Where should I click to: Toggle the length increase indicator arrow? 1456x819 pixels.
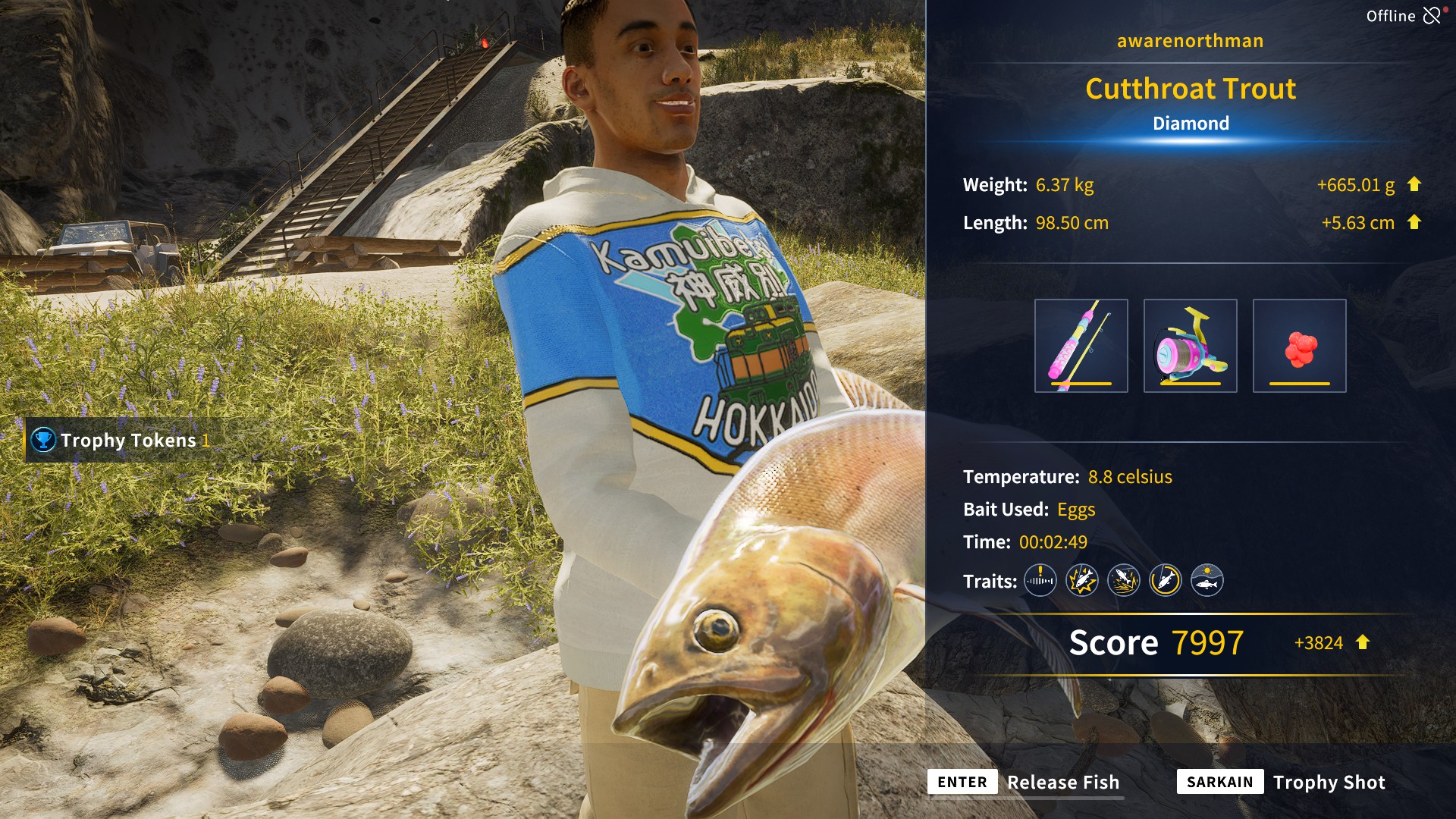click(1415, 223)
